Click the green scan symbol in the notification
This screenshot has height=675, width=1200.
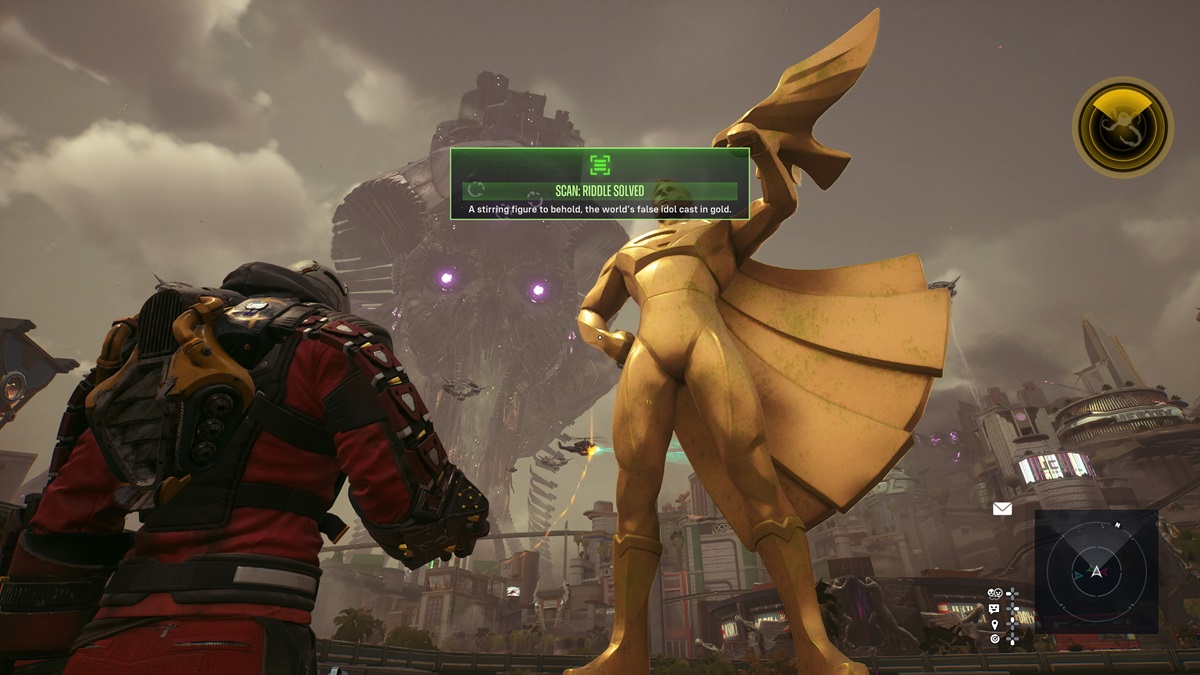point(600,165)
